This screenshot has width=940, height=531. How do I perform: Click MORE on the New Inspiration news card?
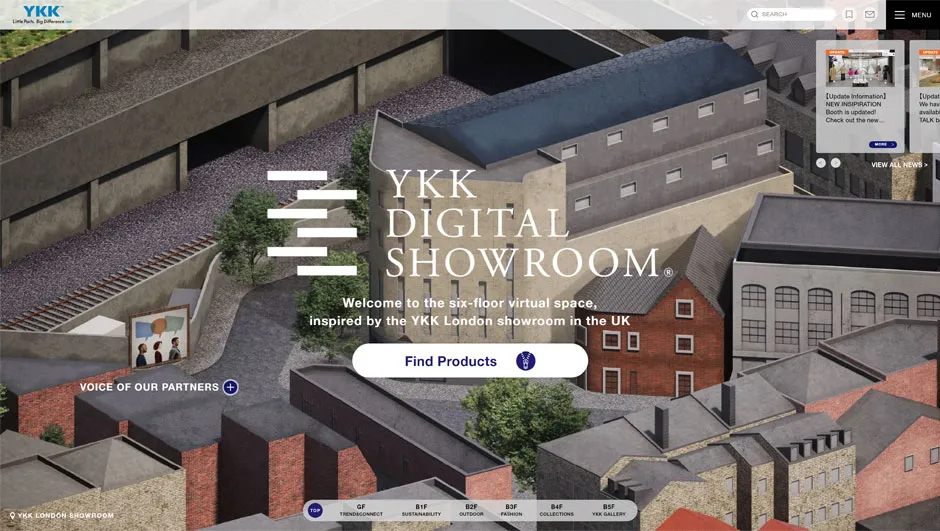(882, 144)
